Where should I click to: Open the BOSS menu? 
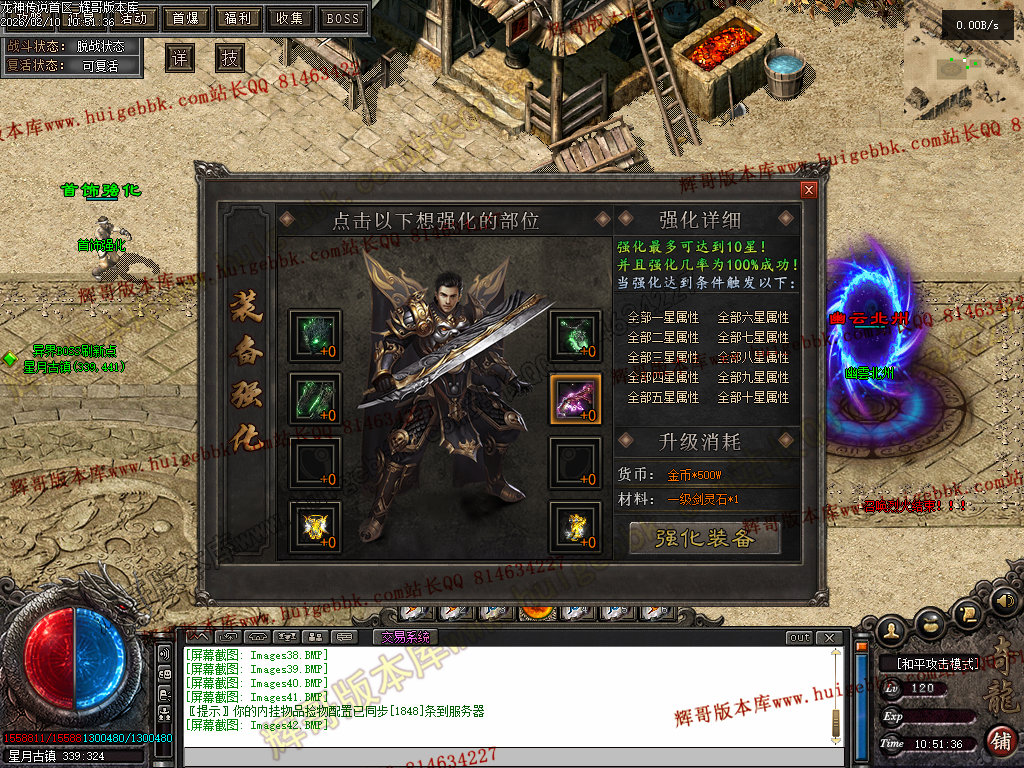(343, 18)
